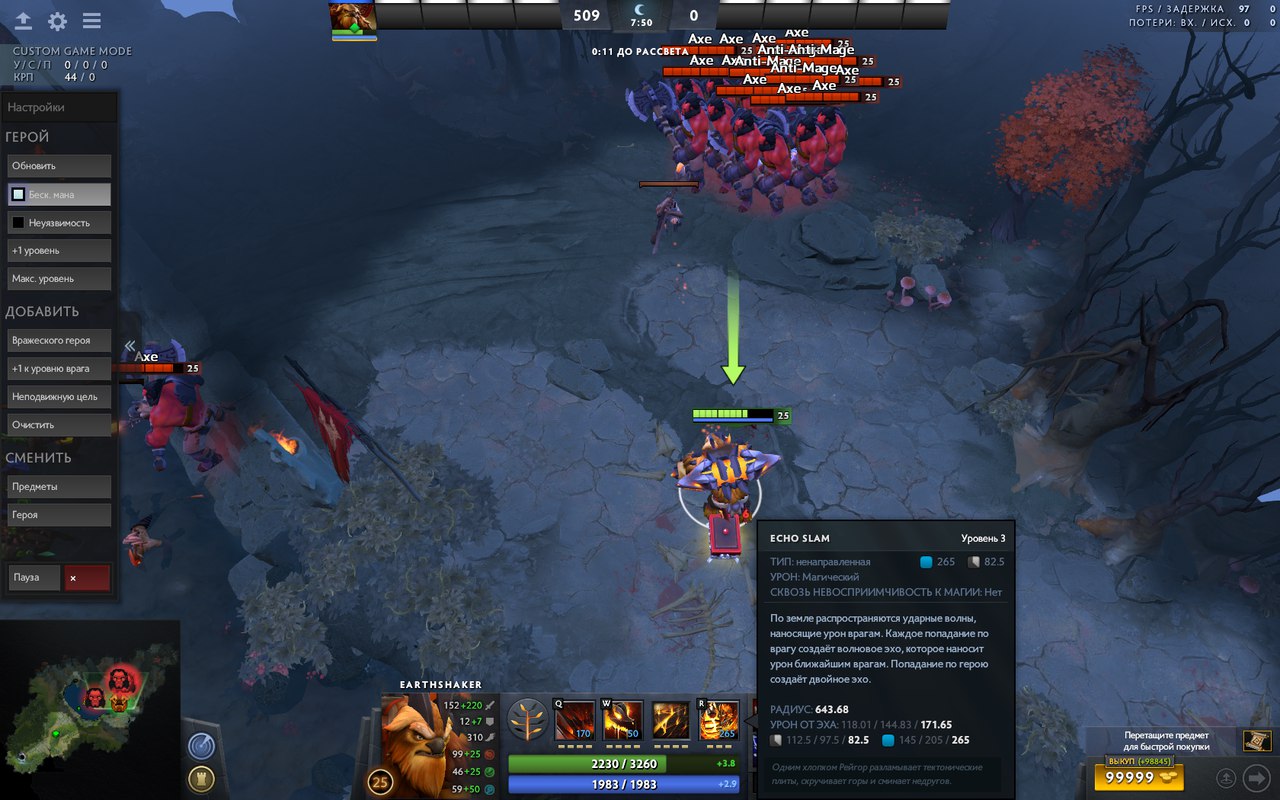Click the "Обновить" hero refresh button
Image resolution: width=1280 pixels, height=800 pixels.
[x=59, y=166]
